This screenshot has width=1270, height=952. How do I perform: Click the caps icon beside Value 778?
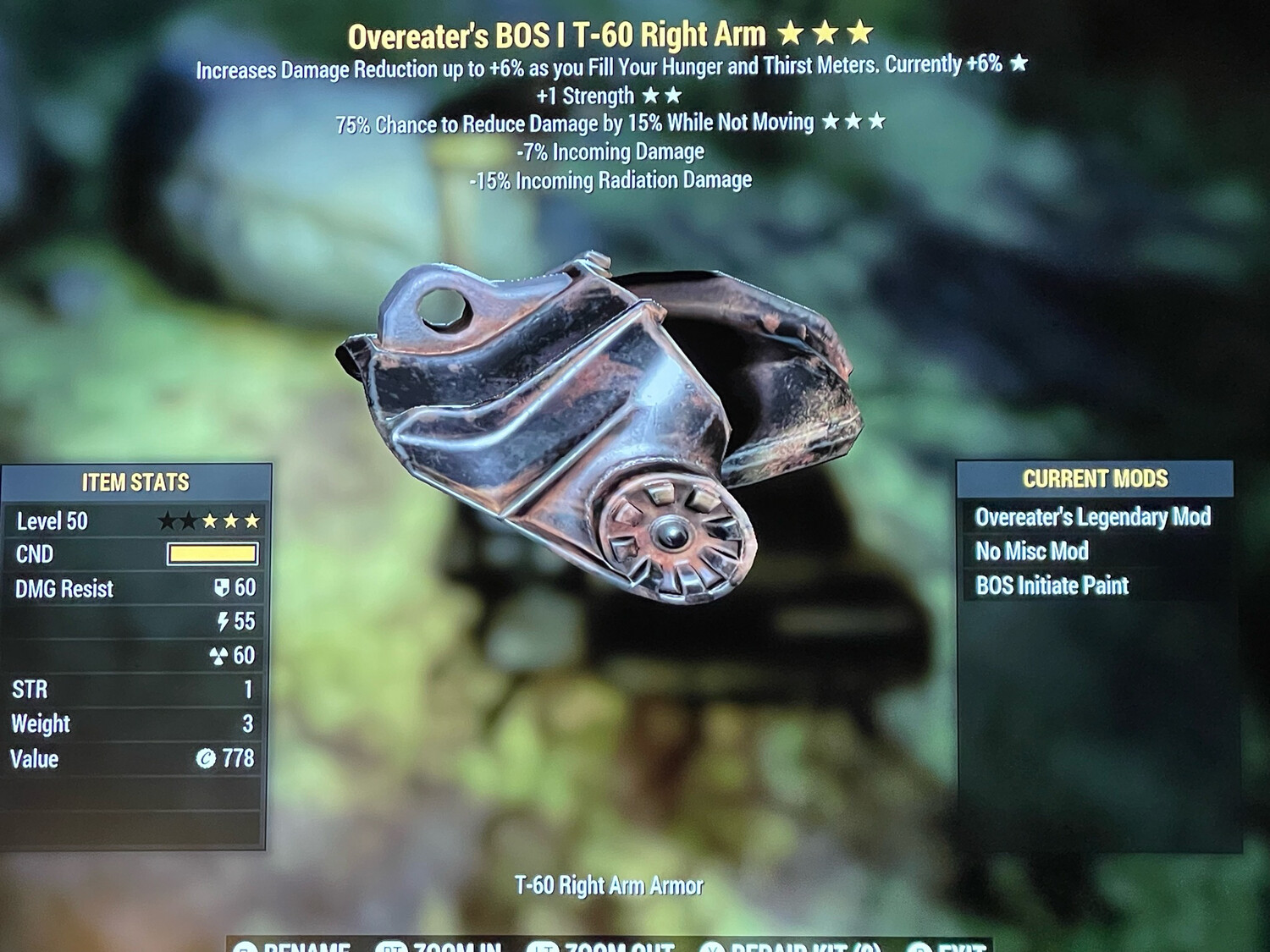tap(207, 759)
